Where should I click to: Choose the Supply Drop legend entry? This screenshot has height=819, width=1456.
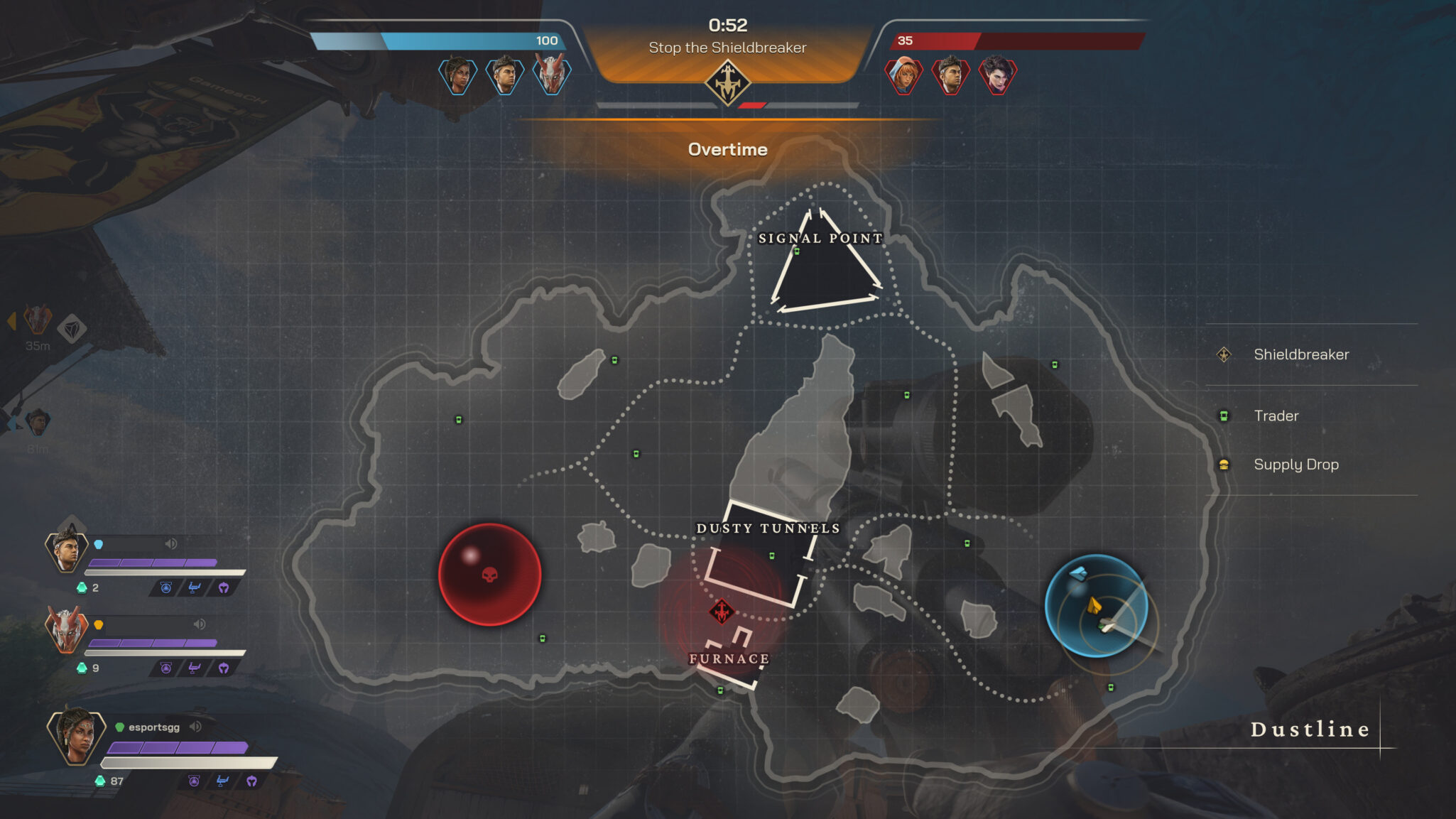1295,465
